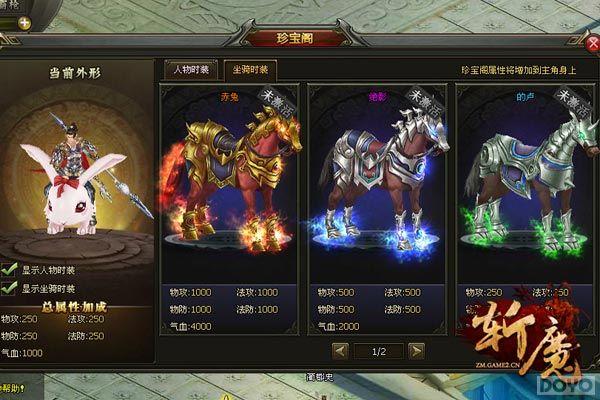Screen dimensions: 600x400
Task: Go to the previous mount page
Action: click(x=340, y=350)
